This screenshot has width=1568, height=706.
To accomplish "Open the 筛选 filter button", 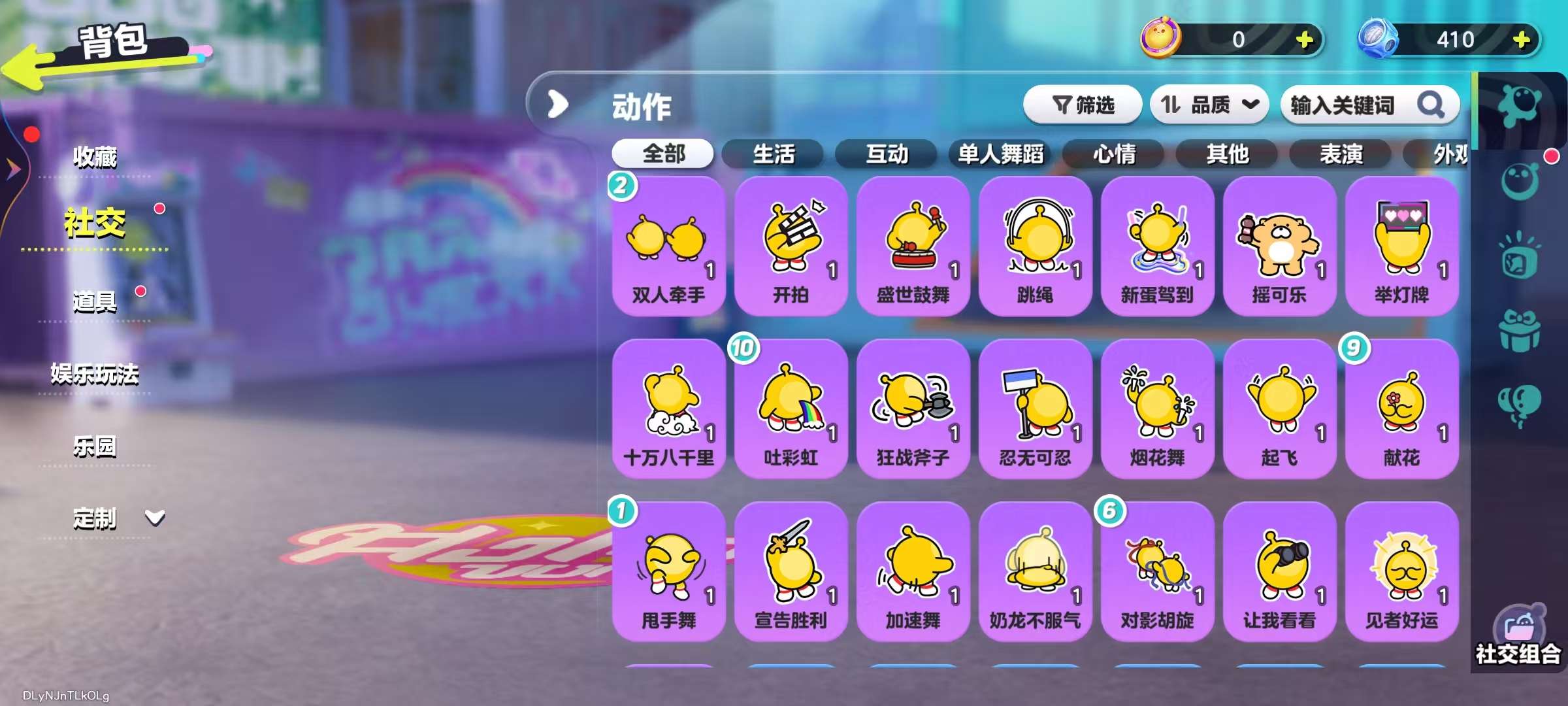I will 1085,105.
